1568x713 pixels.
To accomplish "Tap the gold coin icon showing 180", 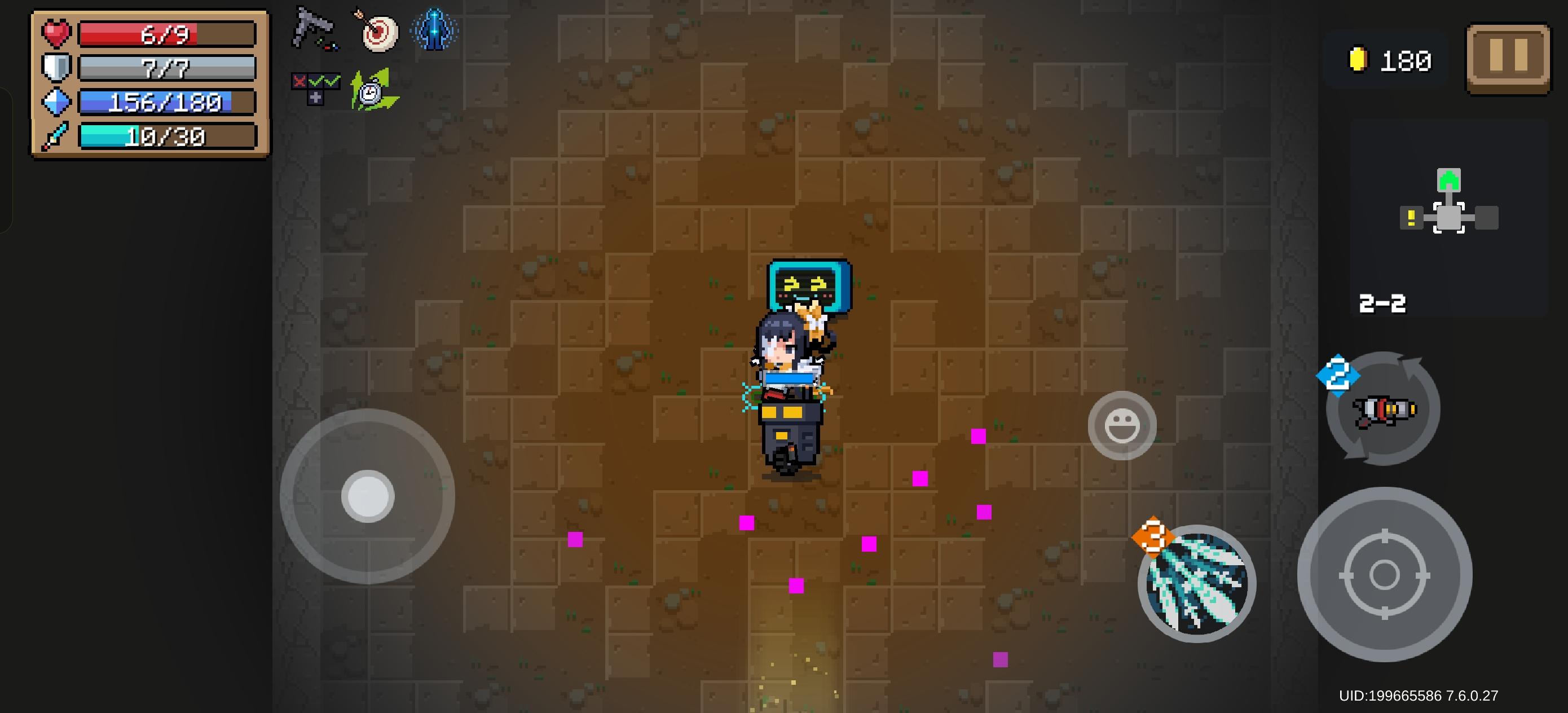I will [1359, 59].
